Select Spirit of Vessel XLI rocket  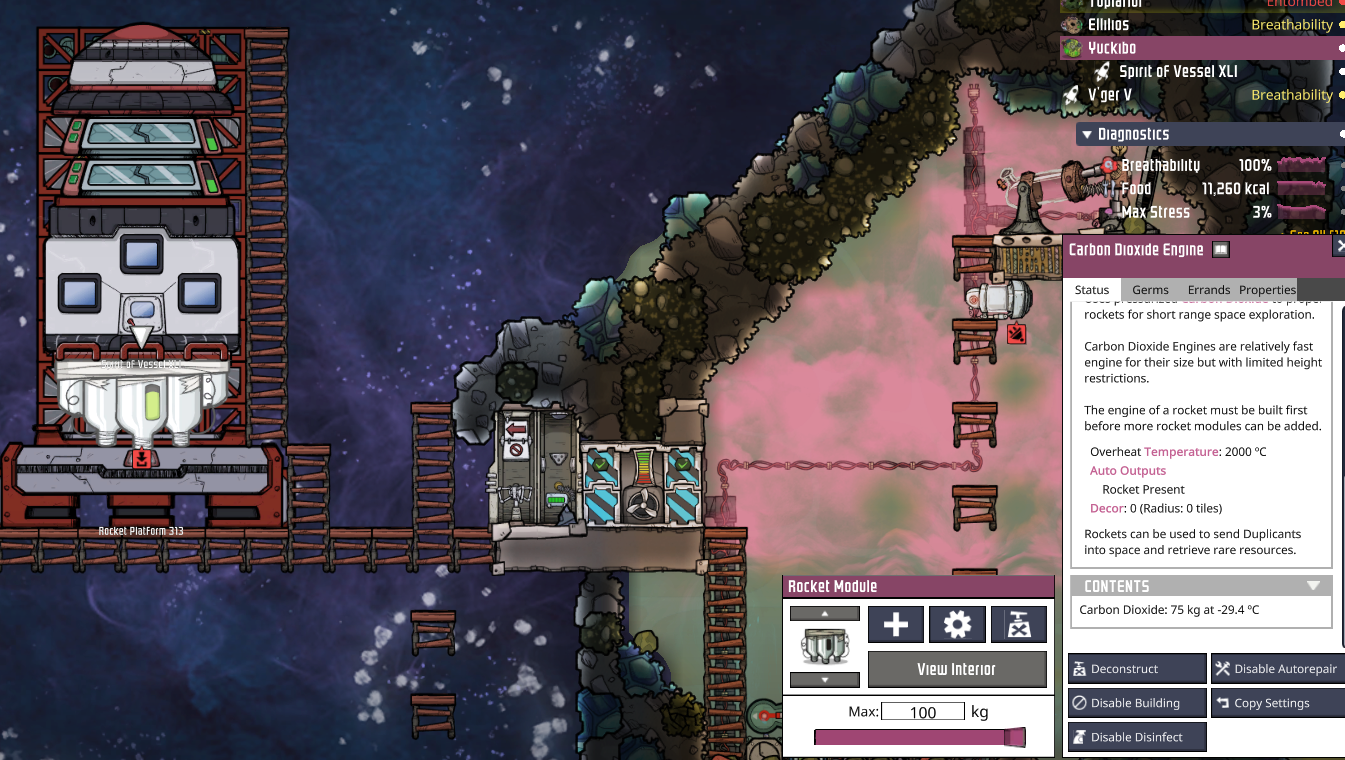(x=1178, y=72)
